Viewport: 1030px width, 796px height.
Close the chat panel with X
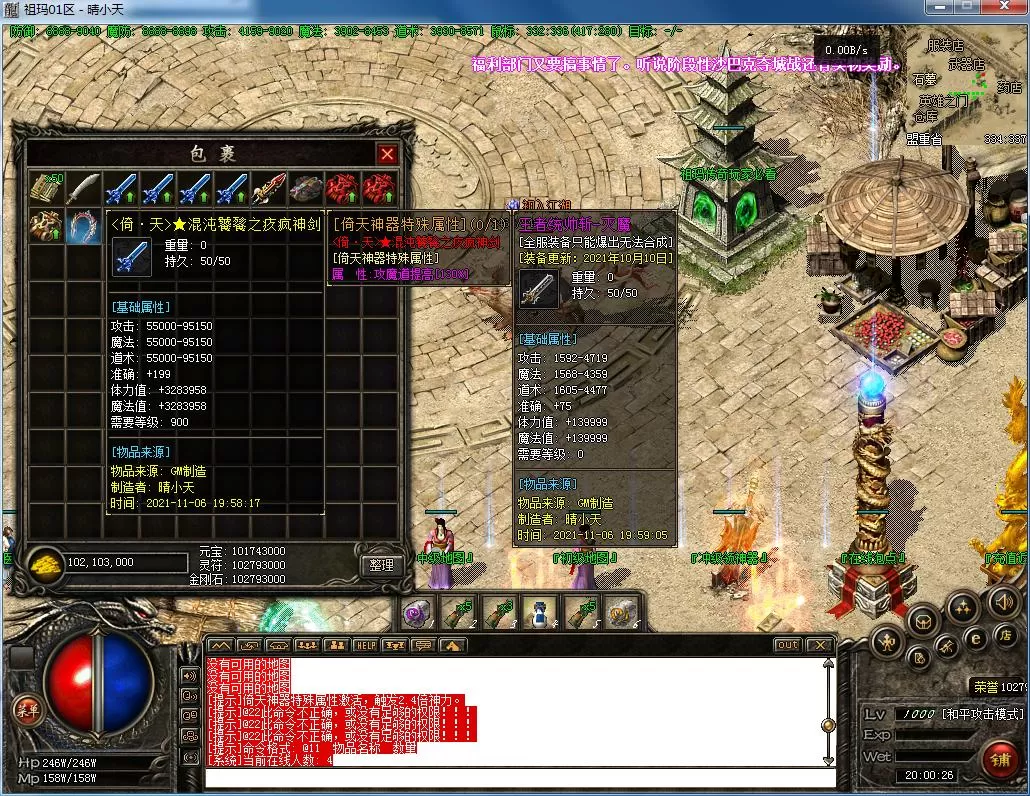820,646
